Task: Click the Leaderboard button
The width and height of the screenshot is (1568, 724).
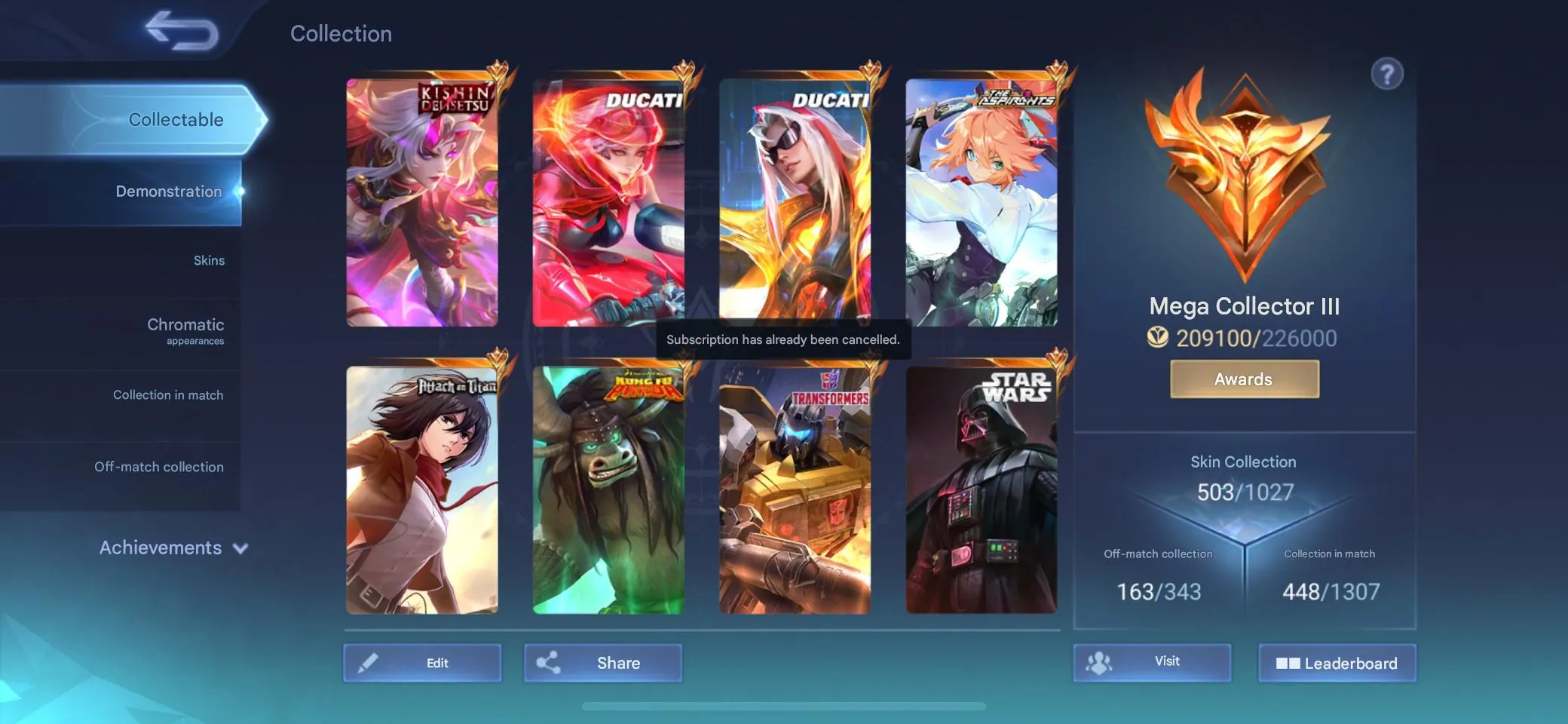Action: [x=1338, y=663]
